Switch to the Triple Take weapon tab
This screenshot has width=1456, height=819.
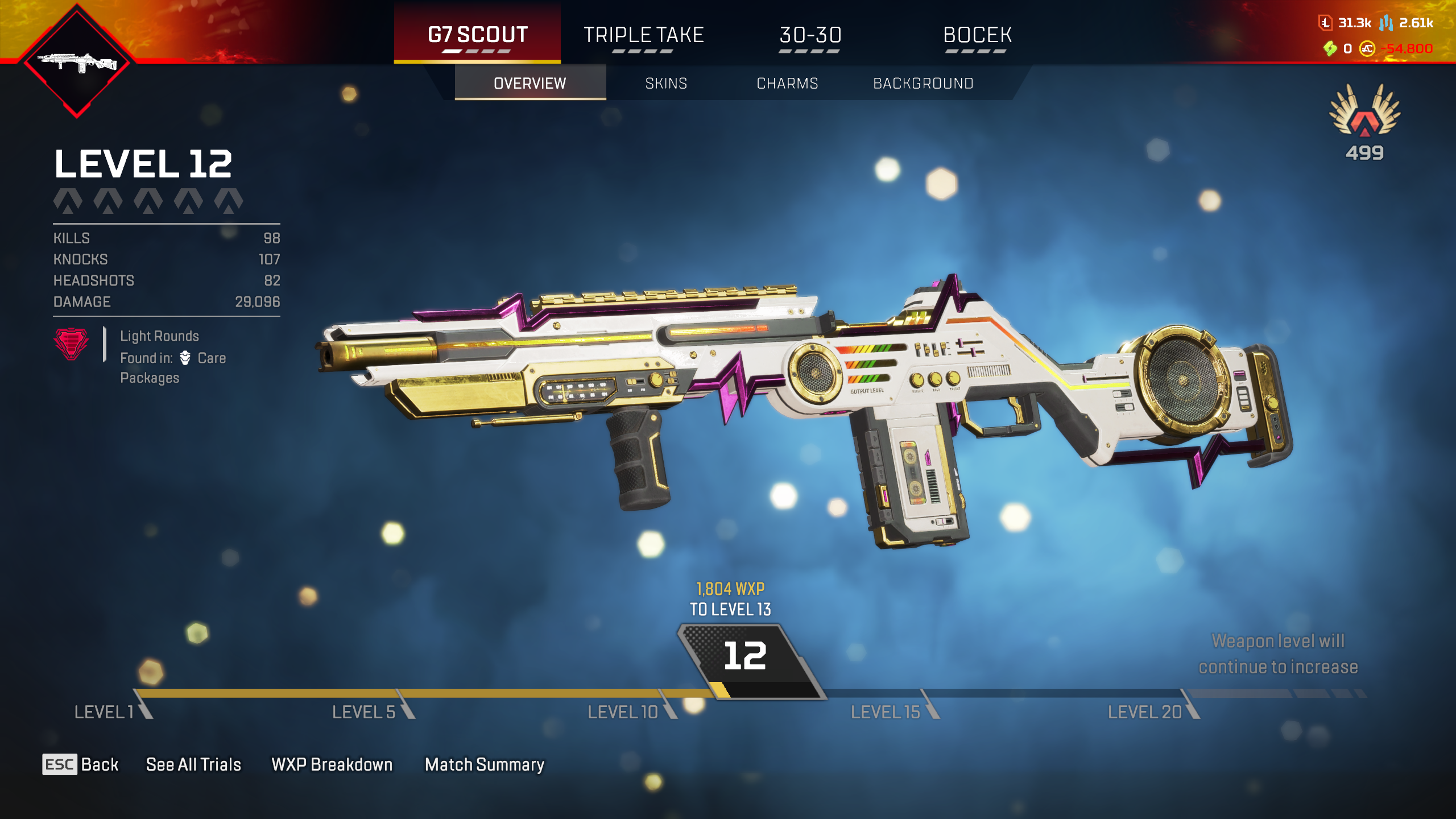pyautogui.click(x=643, y=35)
